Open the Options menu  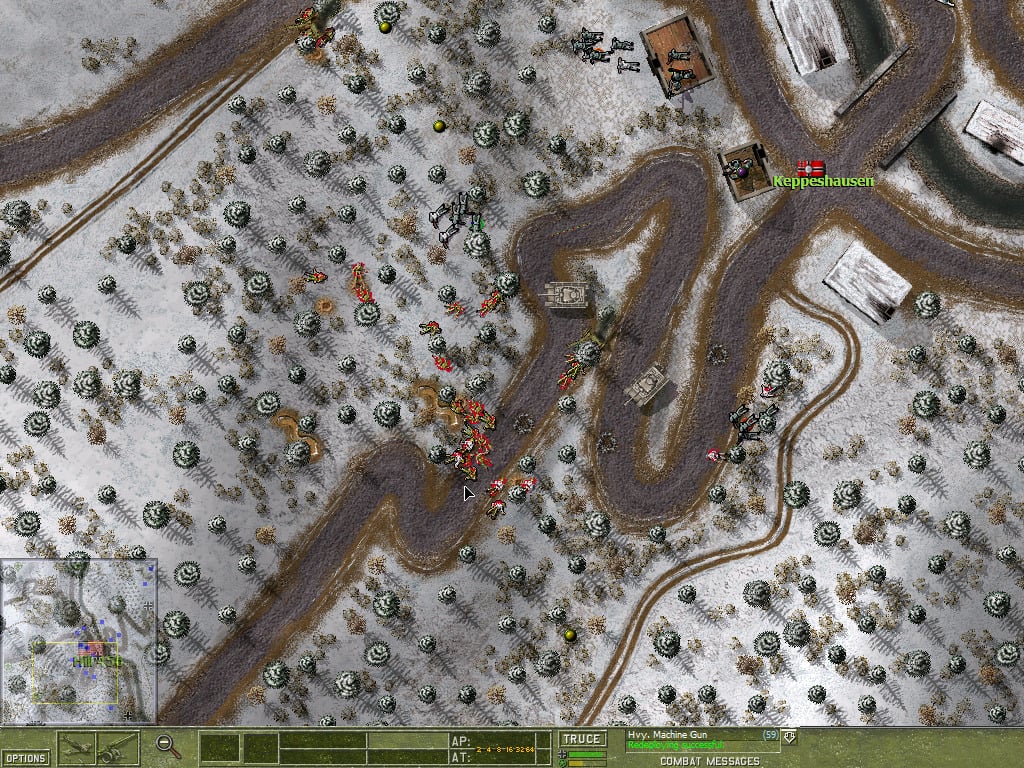(25, 758)
